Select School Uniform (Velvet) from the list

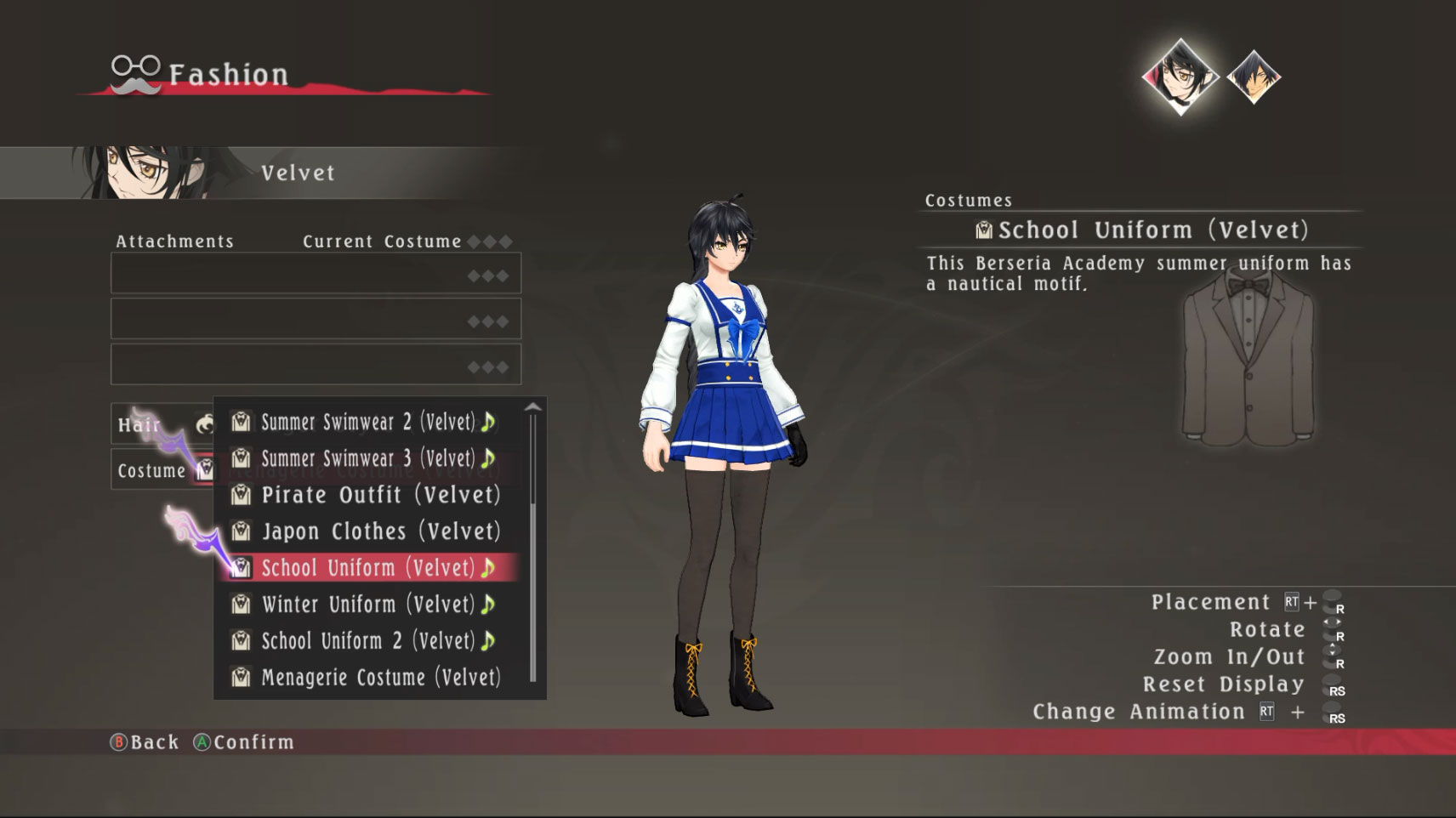[370, 568]
